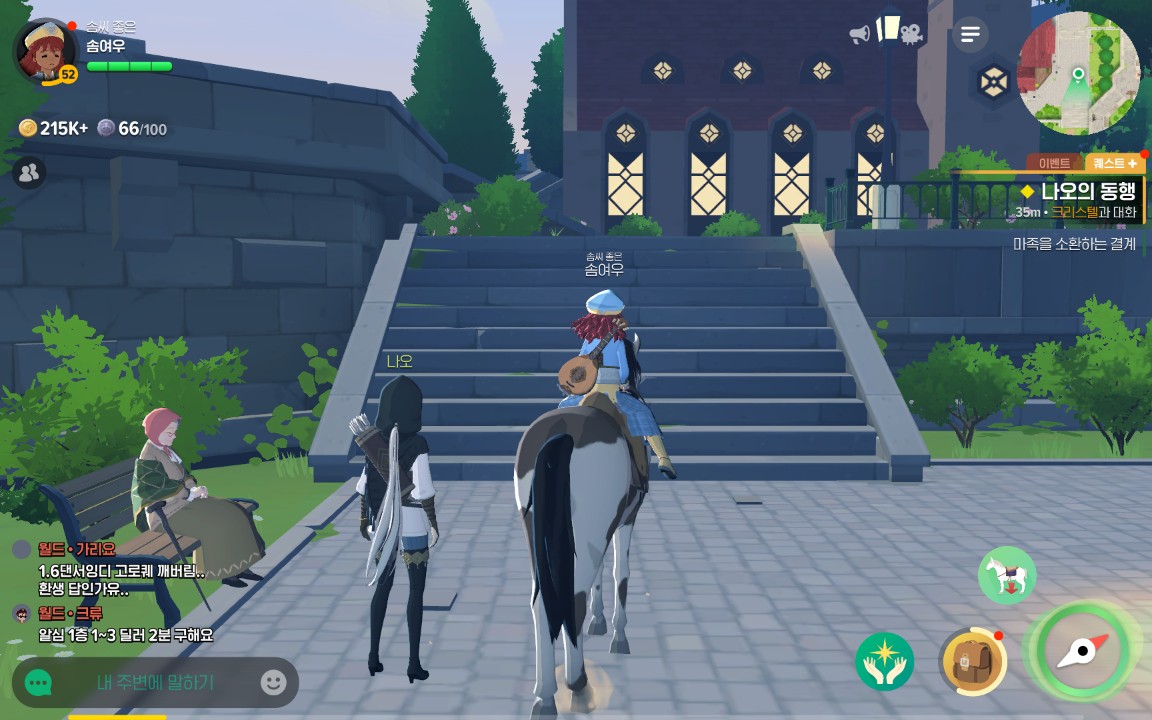Tap the megaphone announcement icon
Screen dimensions: 1152x720
[x=860, y=34]
